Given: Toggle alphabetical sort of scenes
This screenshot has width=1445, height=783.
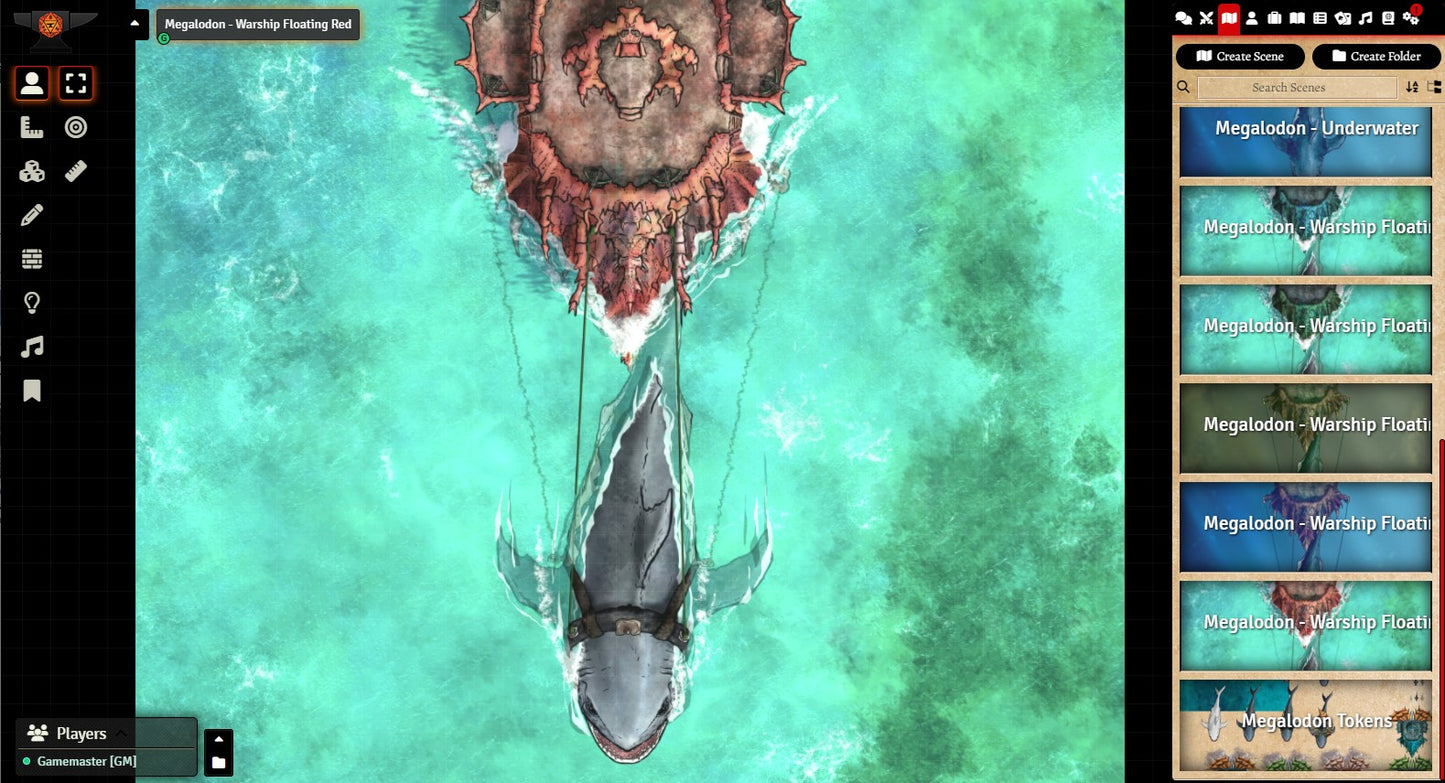Looking at the screenshot, I should click(1412, 88).
